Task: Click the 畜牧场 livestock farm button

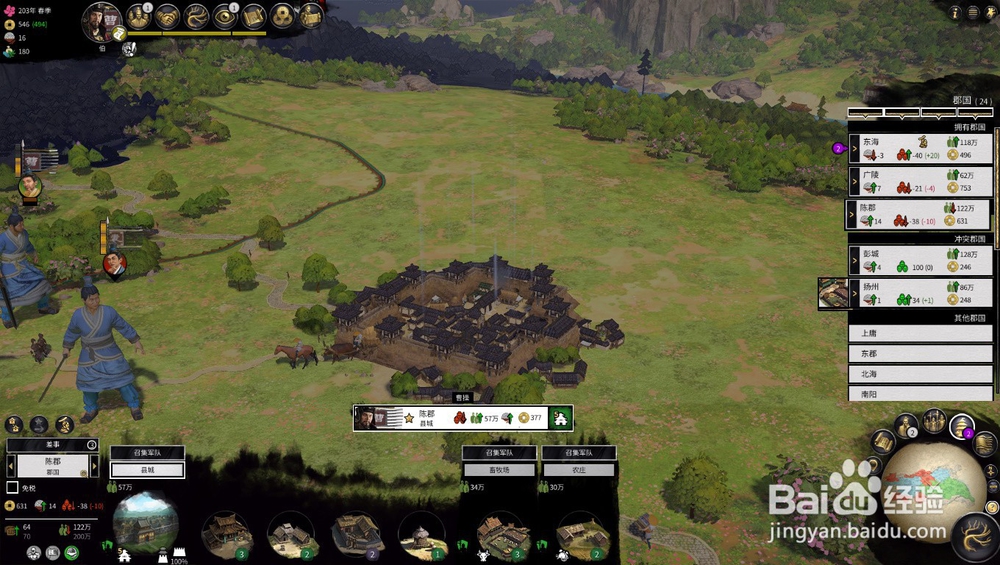Action: click(499, 470)
